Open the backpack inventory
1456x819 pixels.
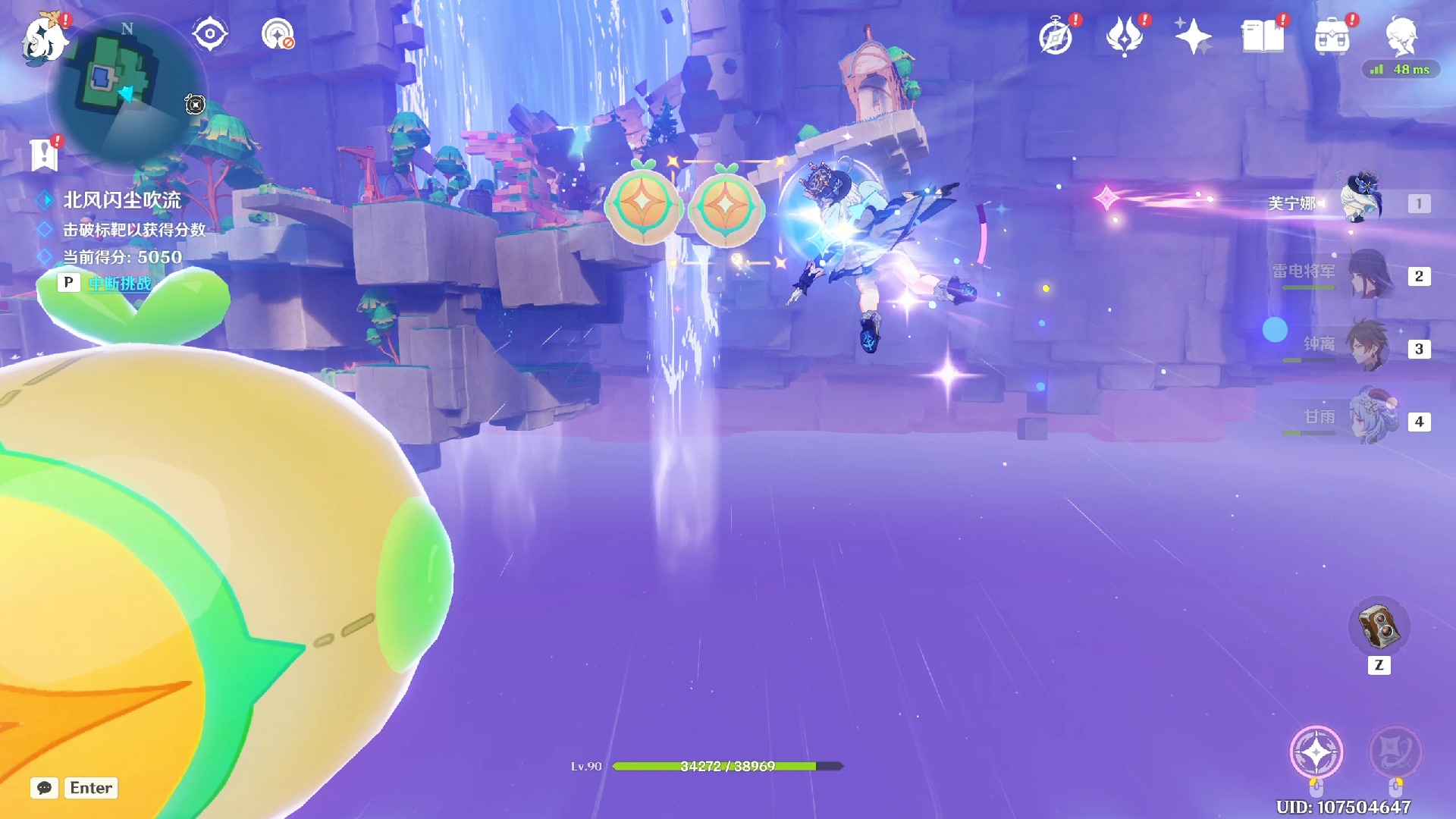[1332, 36]
